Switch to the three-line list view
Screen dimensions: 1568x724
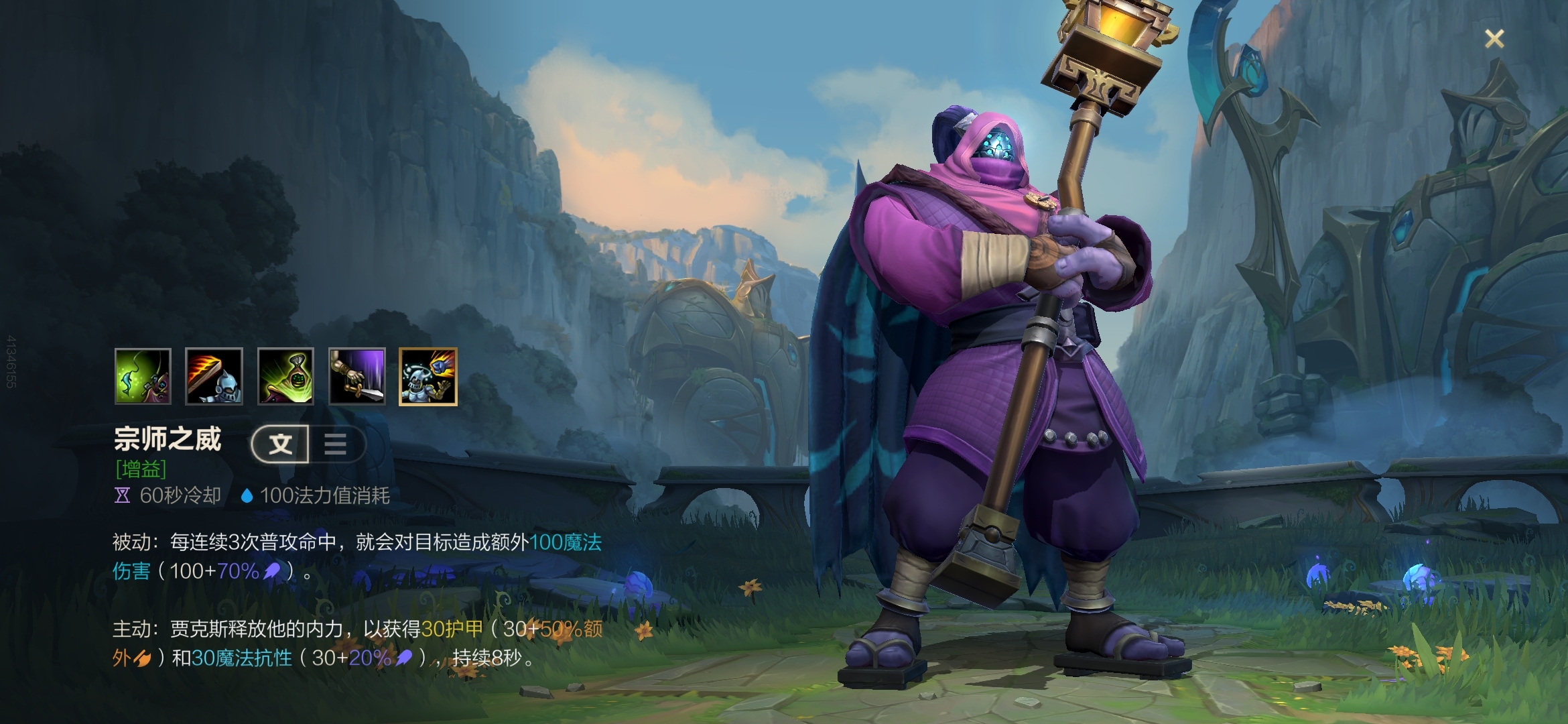336,443
